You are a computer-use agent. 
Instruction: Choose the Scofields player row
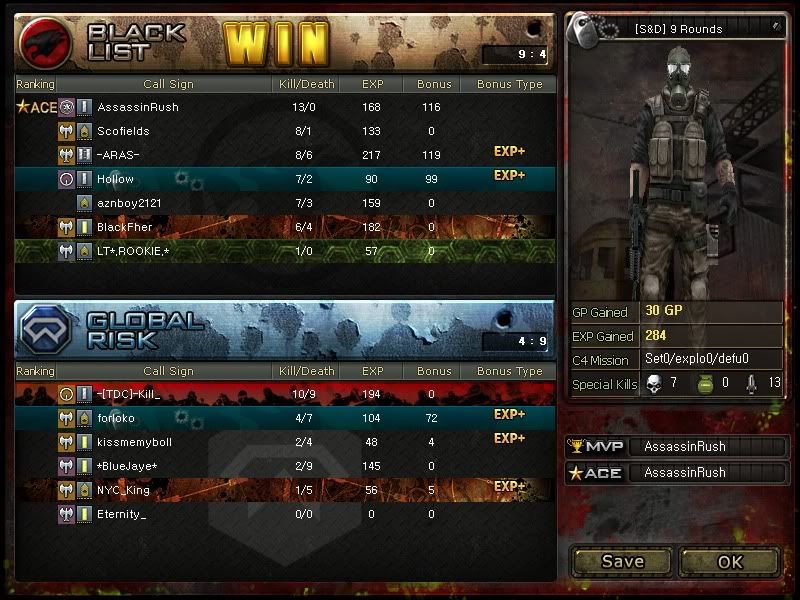click(284, 131)
